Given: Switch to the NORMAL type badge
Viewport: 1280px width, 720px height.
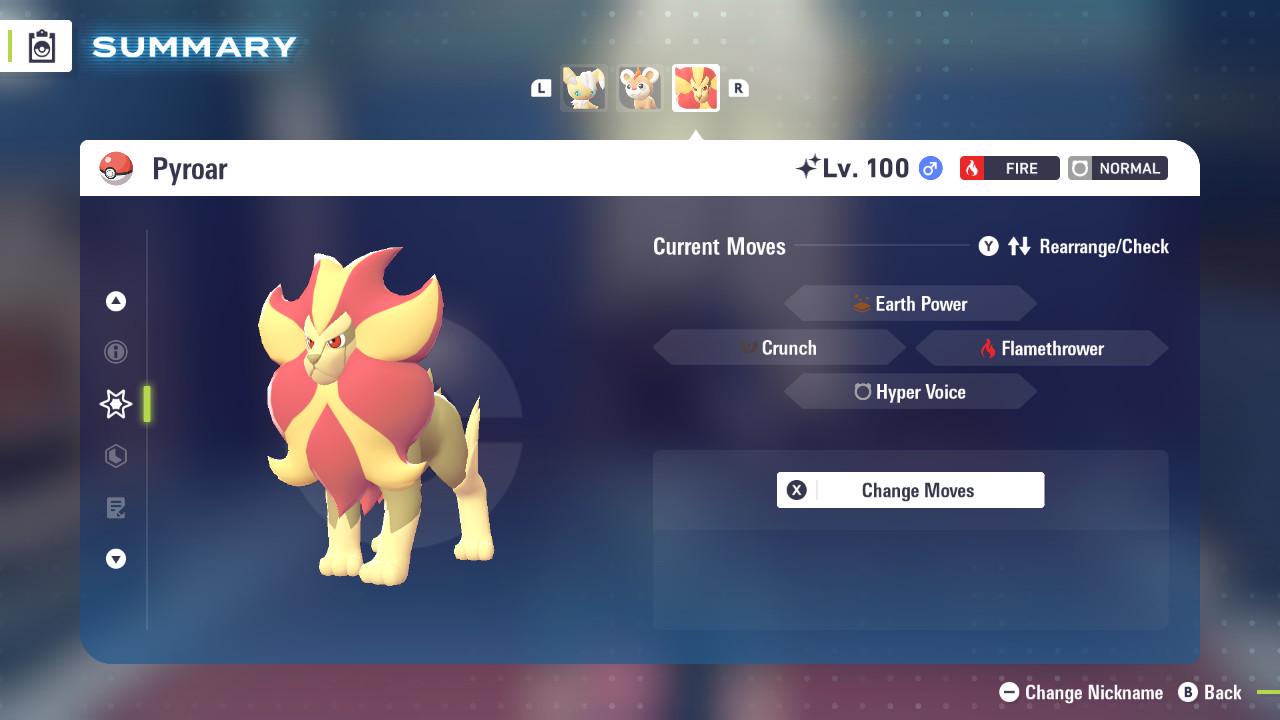Looking at the screenshot, I should (1117, 168).
